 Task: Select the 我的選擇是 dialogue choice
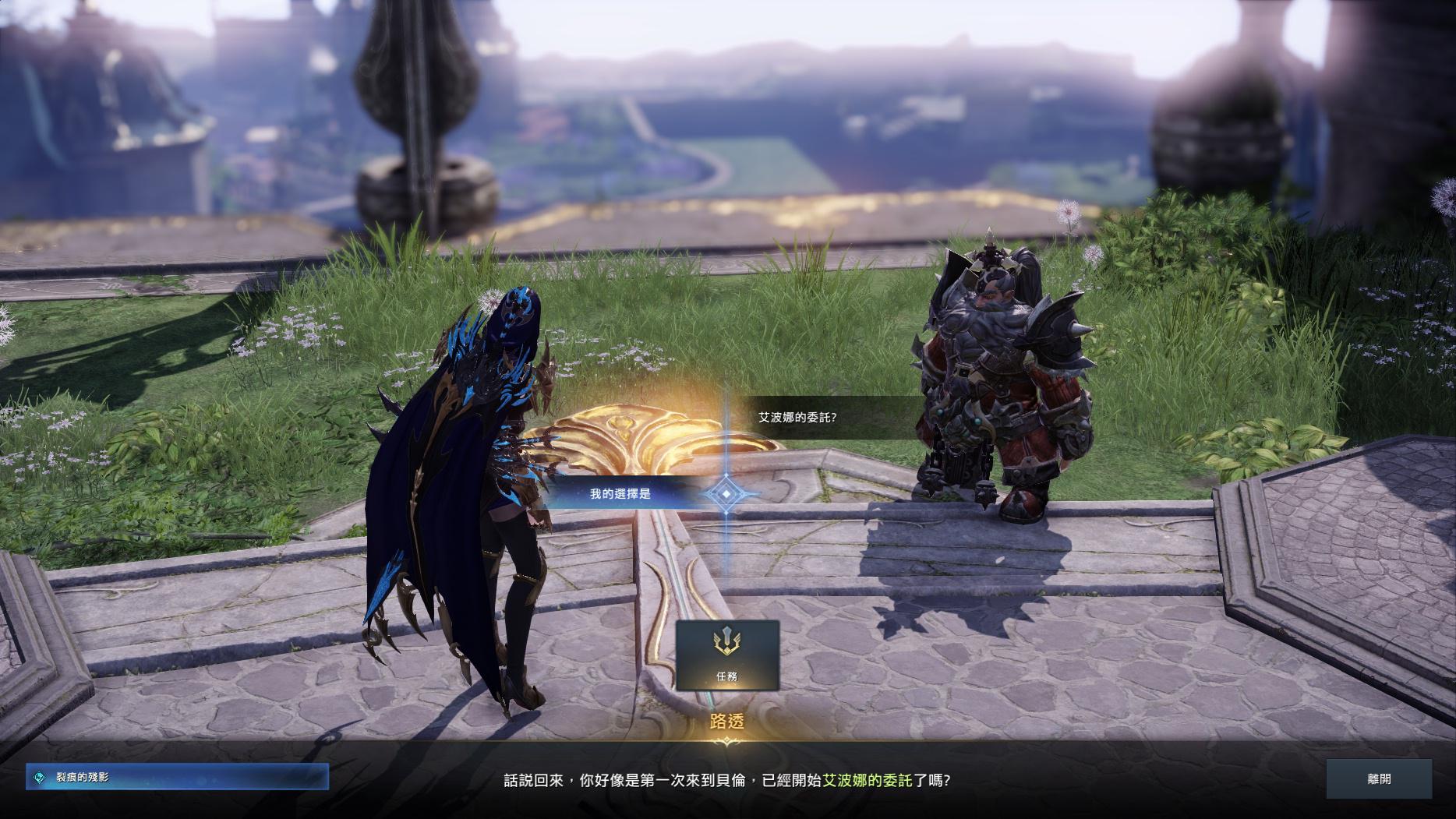[620, 493]
